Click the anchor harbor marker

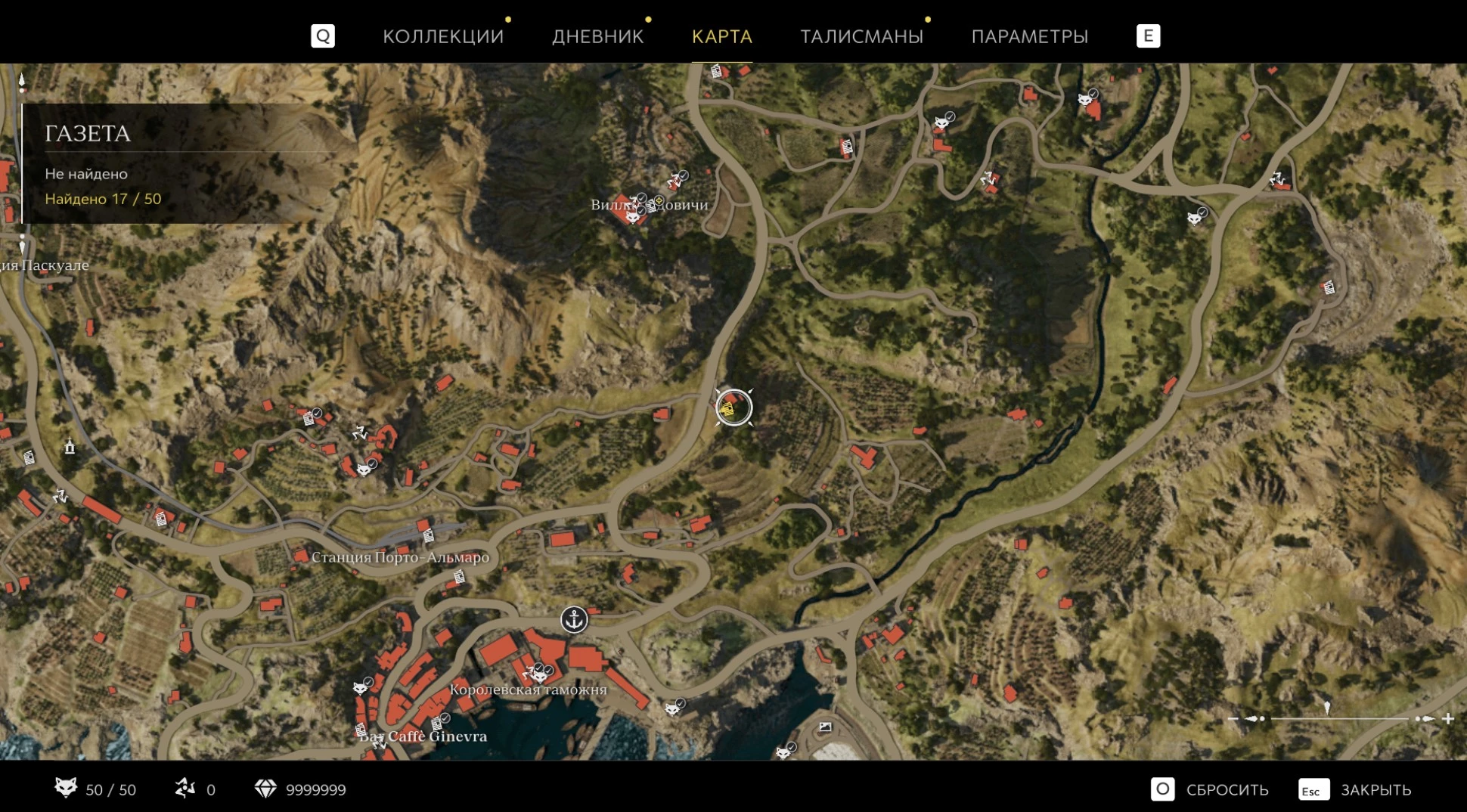tap(574, 620)
